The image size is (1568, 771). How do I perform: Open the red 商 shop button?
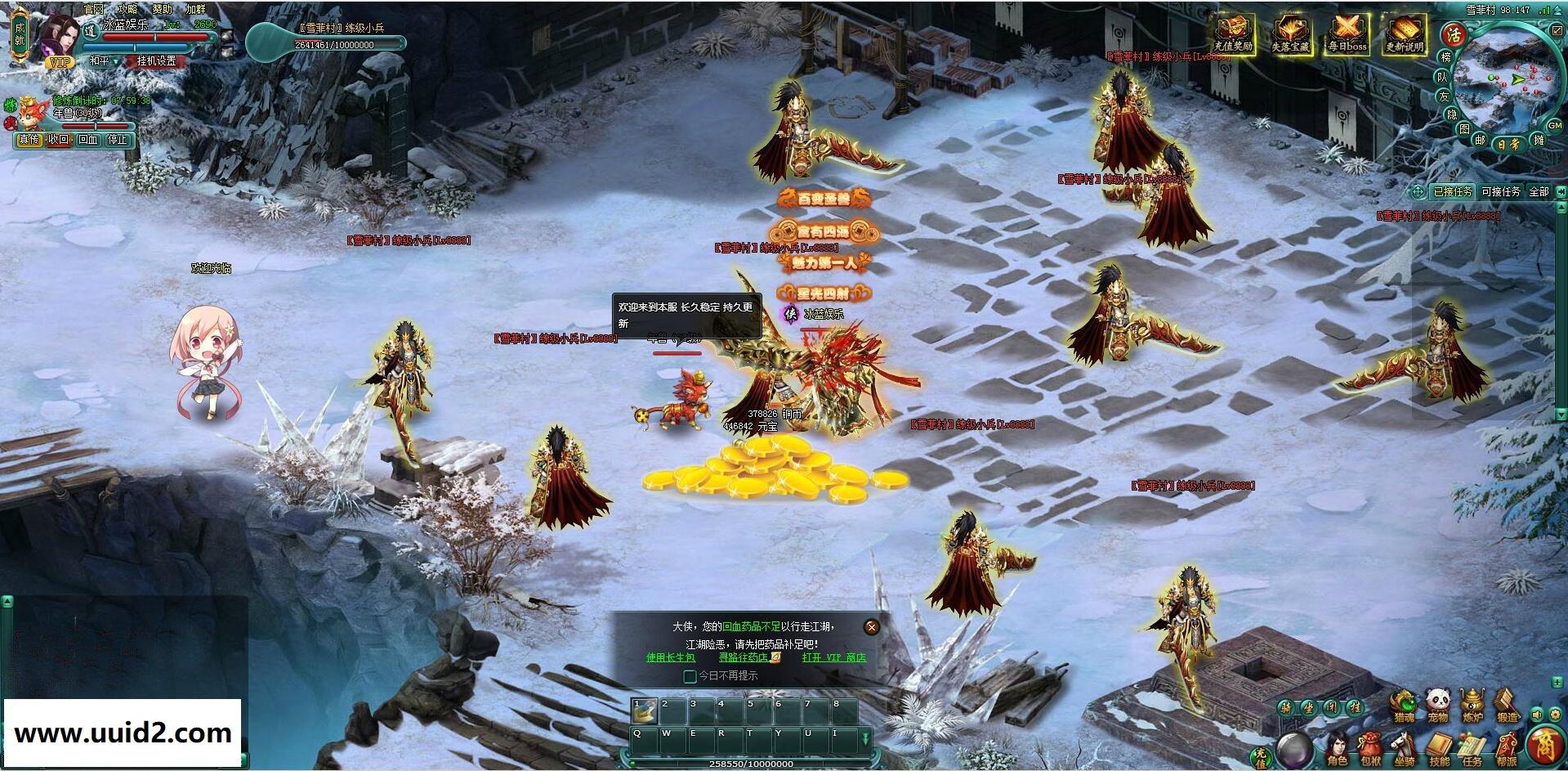click(x=1544, y=746)
